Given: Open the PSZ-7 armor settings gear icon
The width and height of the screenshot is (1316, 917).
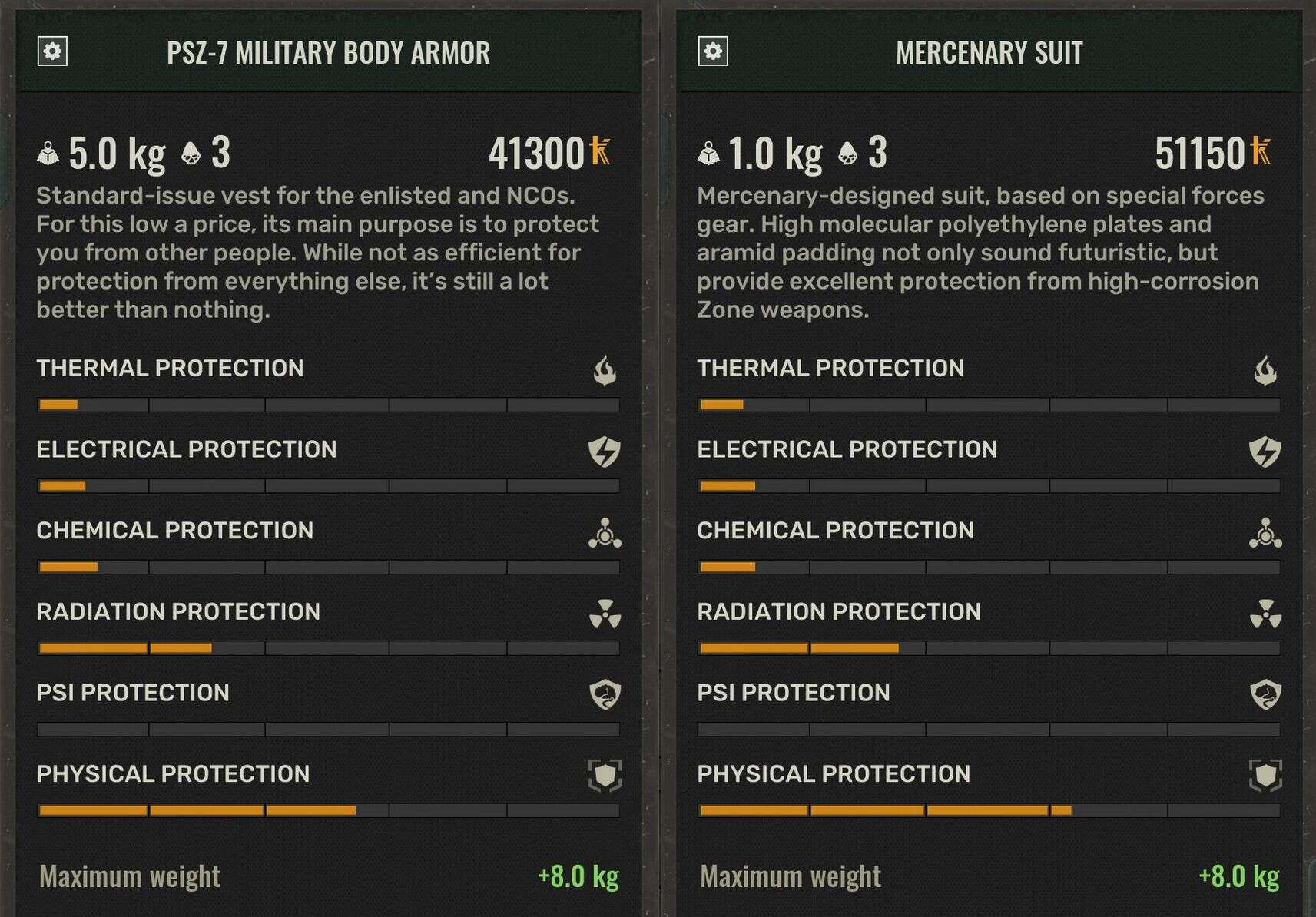Looking at the screenshot, I should (52, 53).
